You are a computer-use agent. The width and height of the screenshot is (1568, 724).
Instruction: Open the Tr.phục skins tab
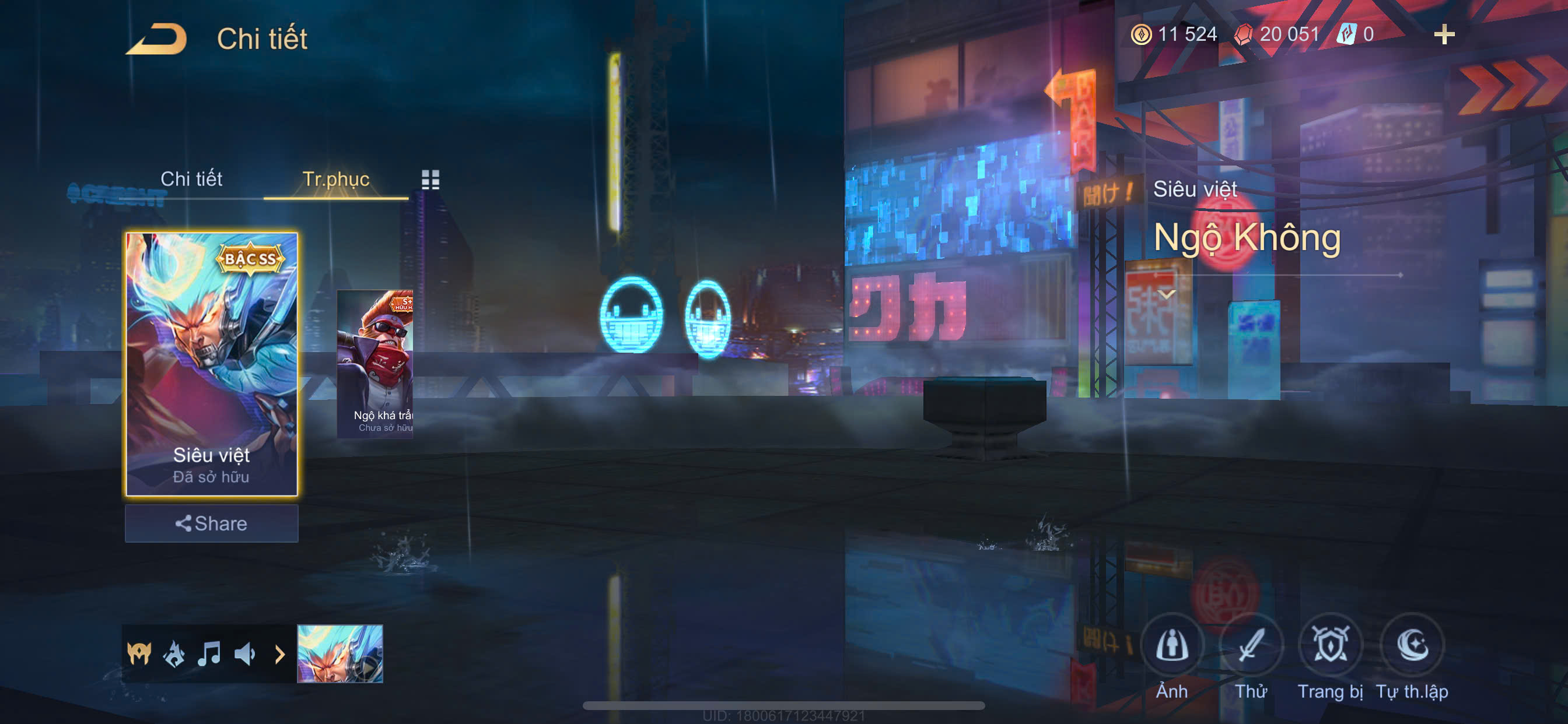[335, 179]
